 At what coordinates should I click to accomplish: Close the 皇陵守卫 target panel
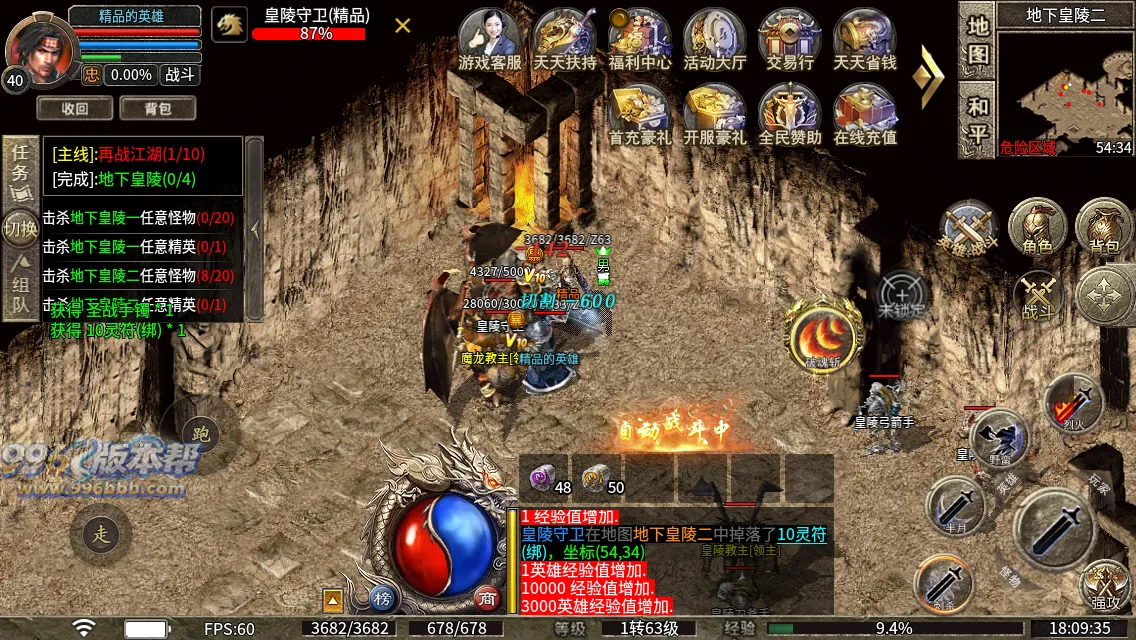point(402,25)
